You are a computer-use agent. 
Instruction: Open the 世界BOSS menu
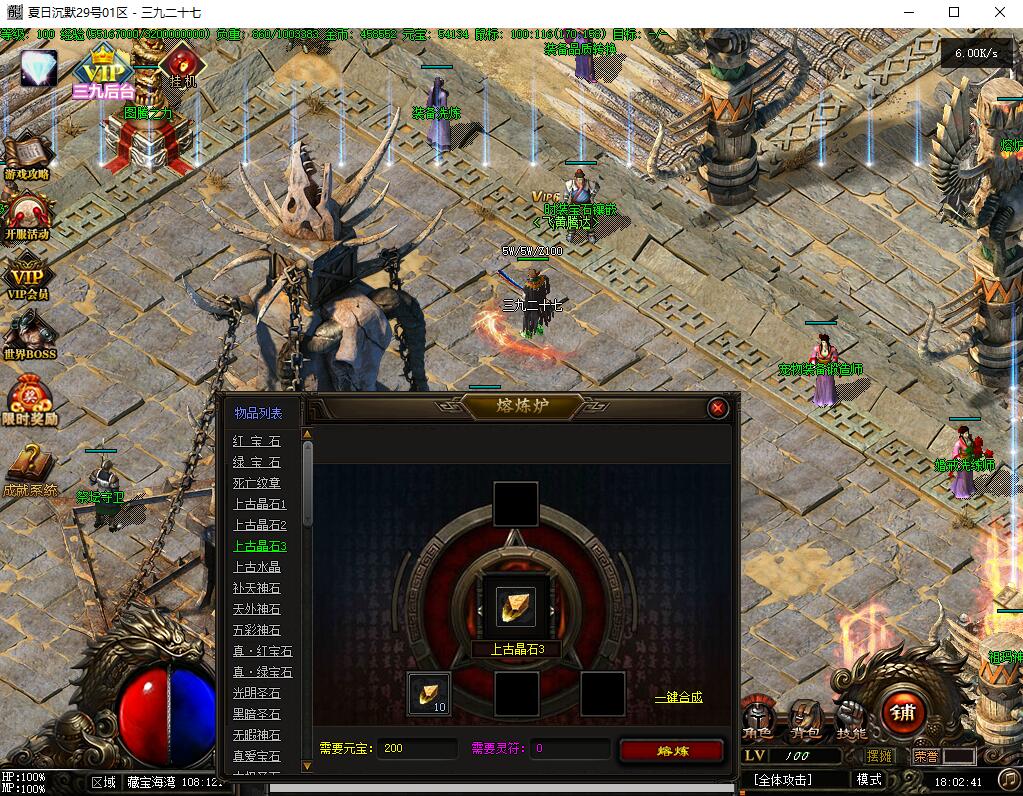click(29, 335)
